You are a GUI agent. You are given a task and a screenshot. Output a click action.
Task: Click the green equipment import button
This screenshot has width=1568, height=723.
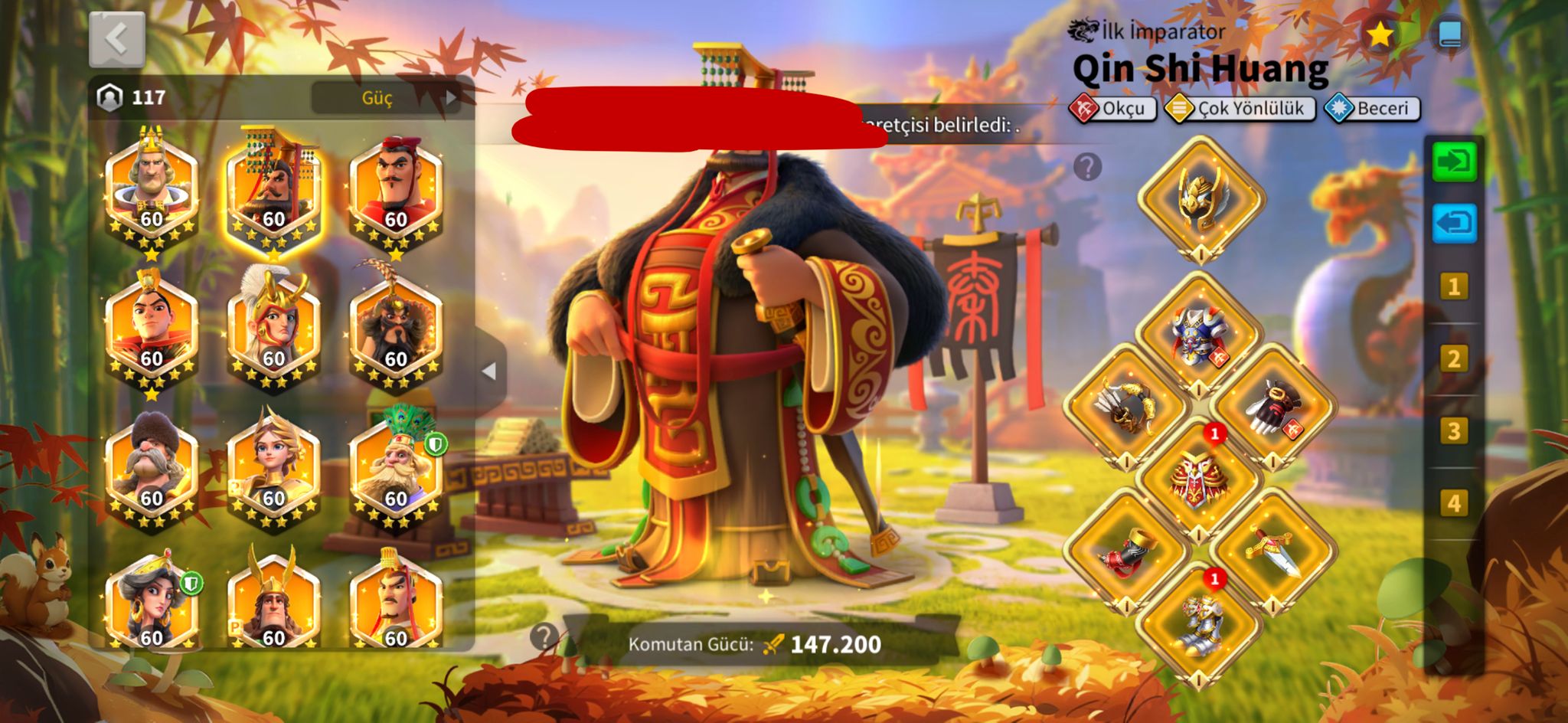(x=1454, y=162)
